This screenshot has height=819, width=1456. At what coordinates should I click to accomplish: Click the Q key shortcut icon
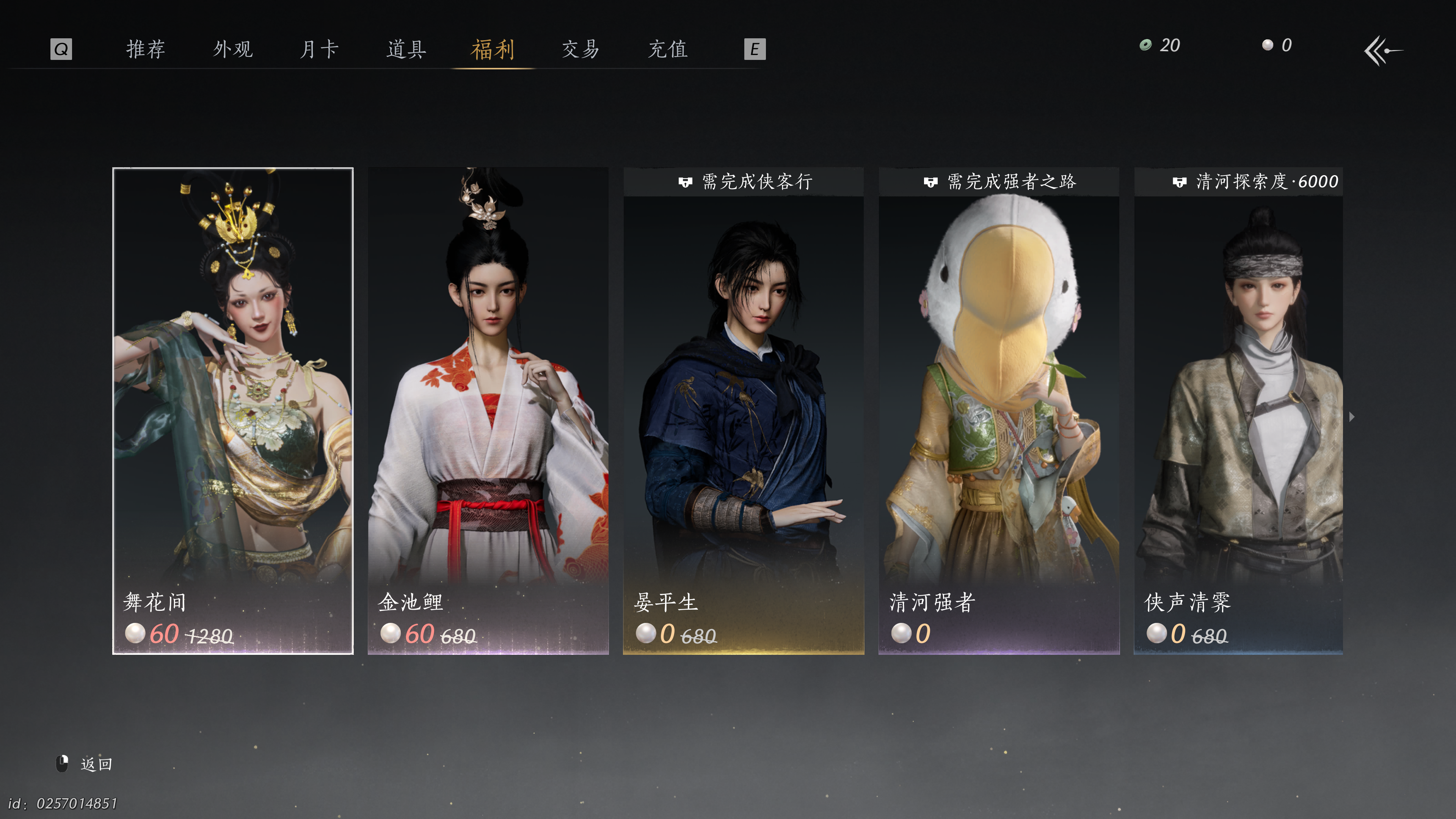click(x=61, y=49)
